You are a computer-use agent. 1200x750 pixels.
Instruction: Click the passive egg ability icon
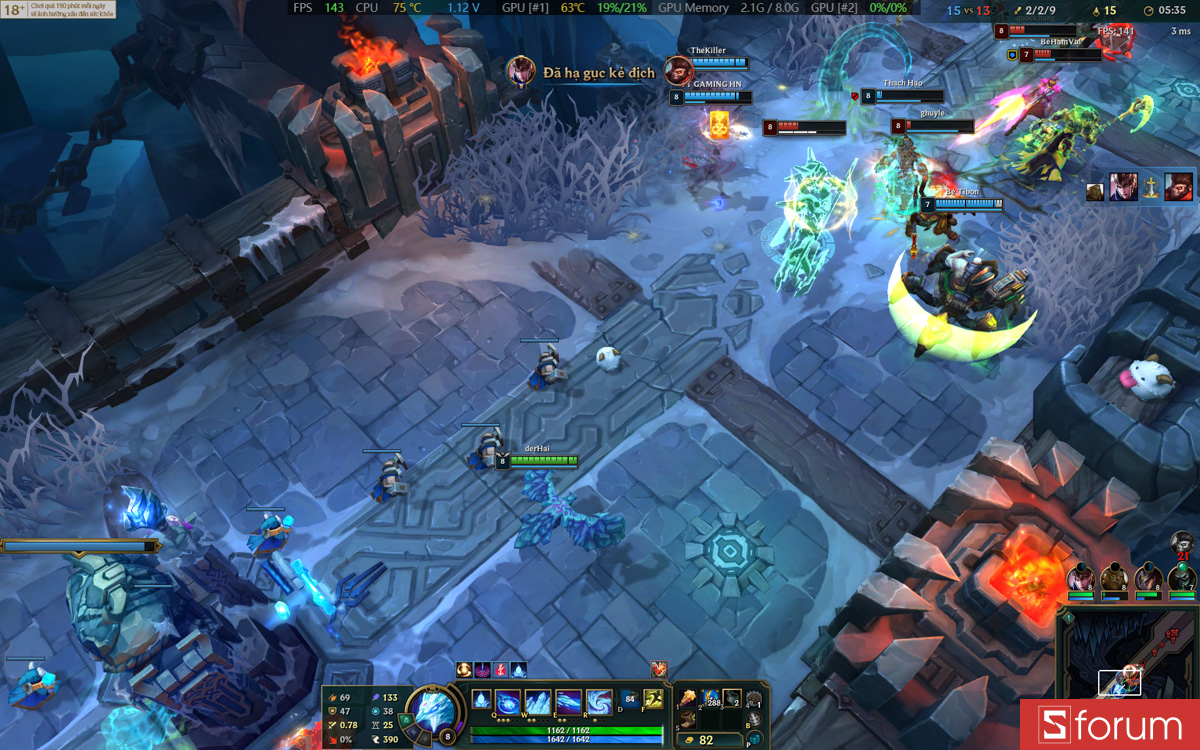pyautogui.click(x=483, y=700)
